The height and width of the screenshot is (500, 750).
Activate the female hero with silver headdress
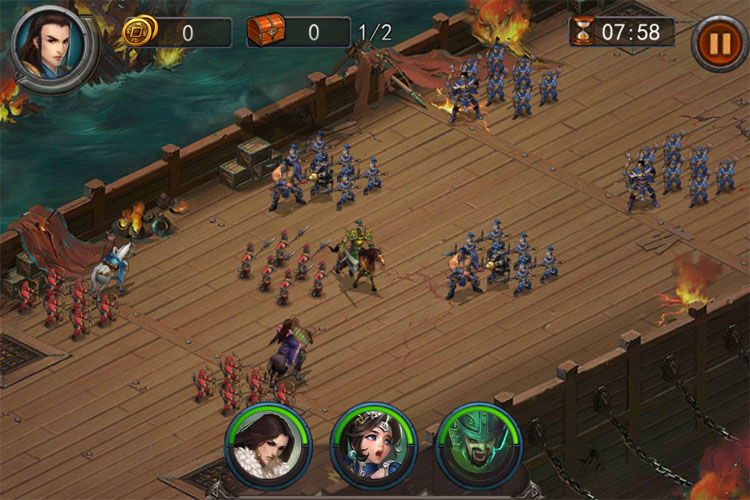[374, 445]
